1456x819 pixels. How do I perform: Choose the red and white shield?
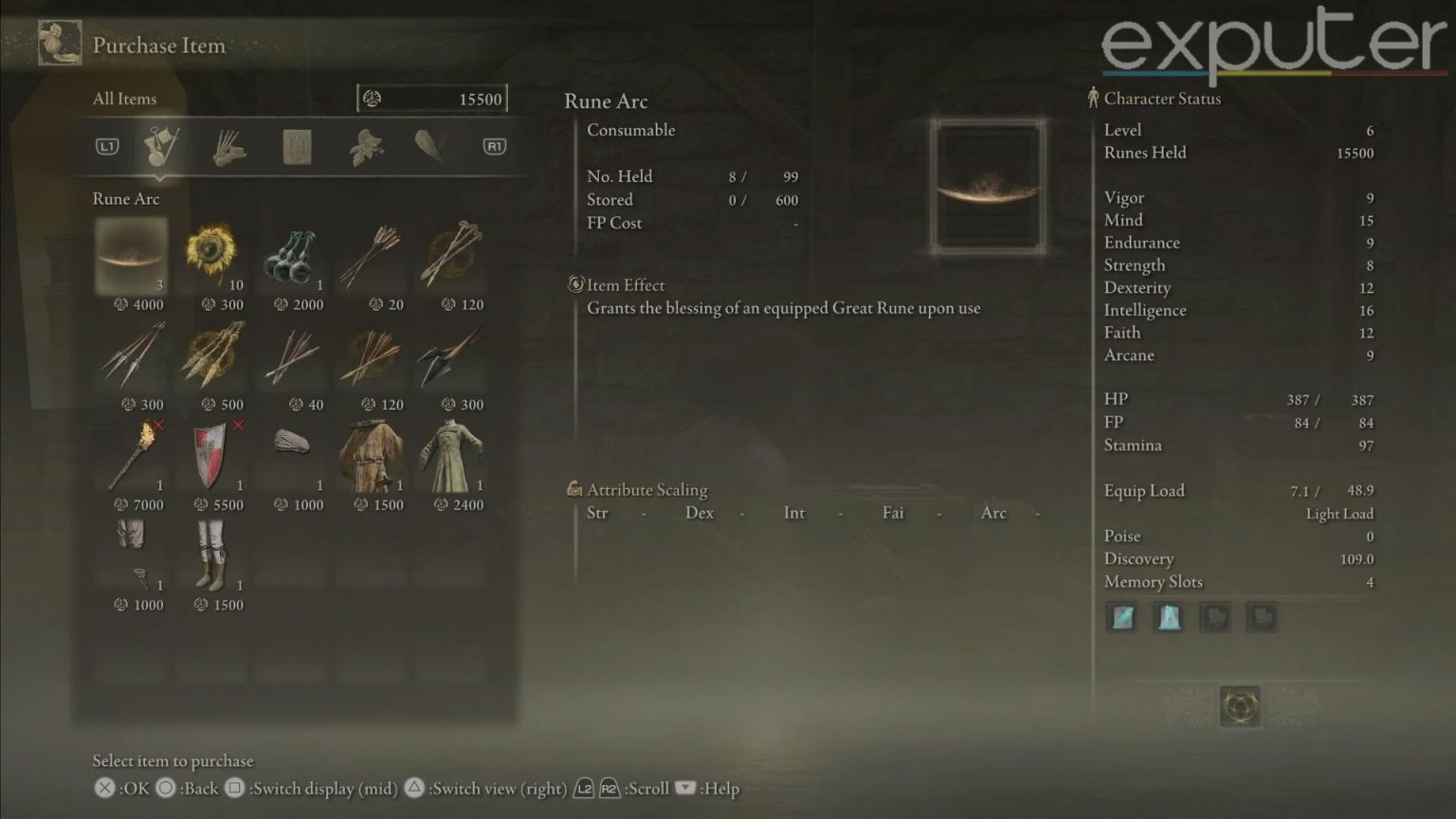pyautogui.click(x=210, y=456)
